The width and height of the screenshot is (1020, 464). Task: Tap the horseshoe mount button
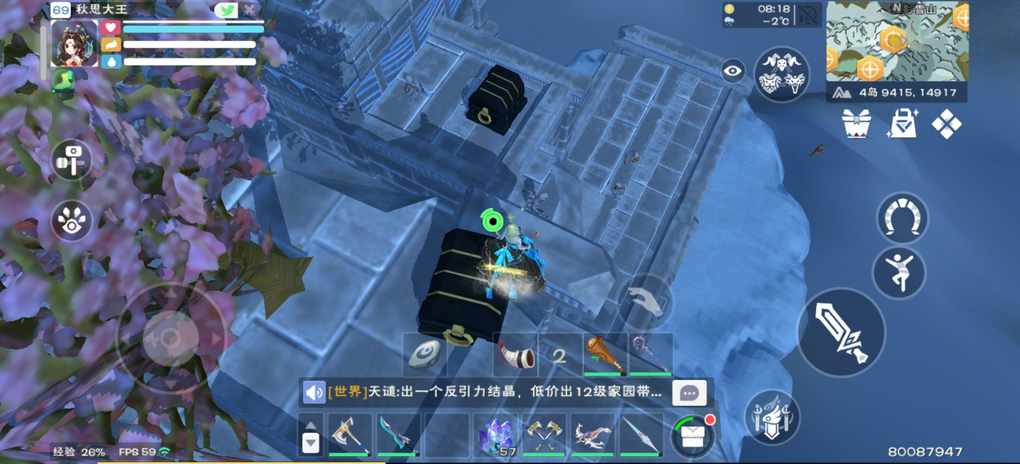pyautogui.click(x=902, y=217)
